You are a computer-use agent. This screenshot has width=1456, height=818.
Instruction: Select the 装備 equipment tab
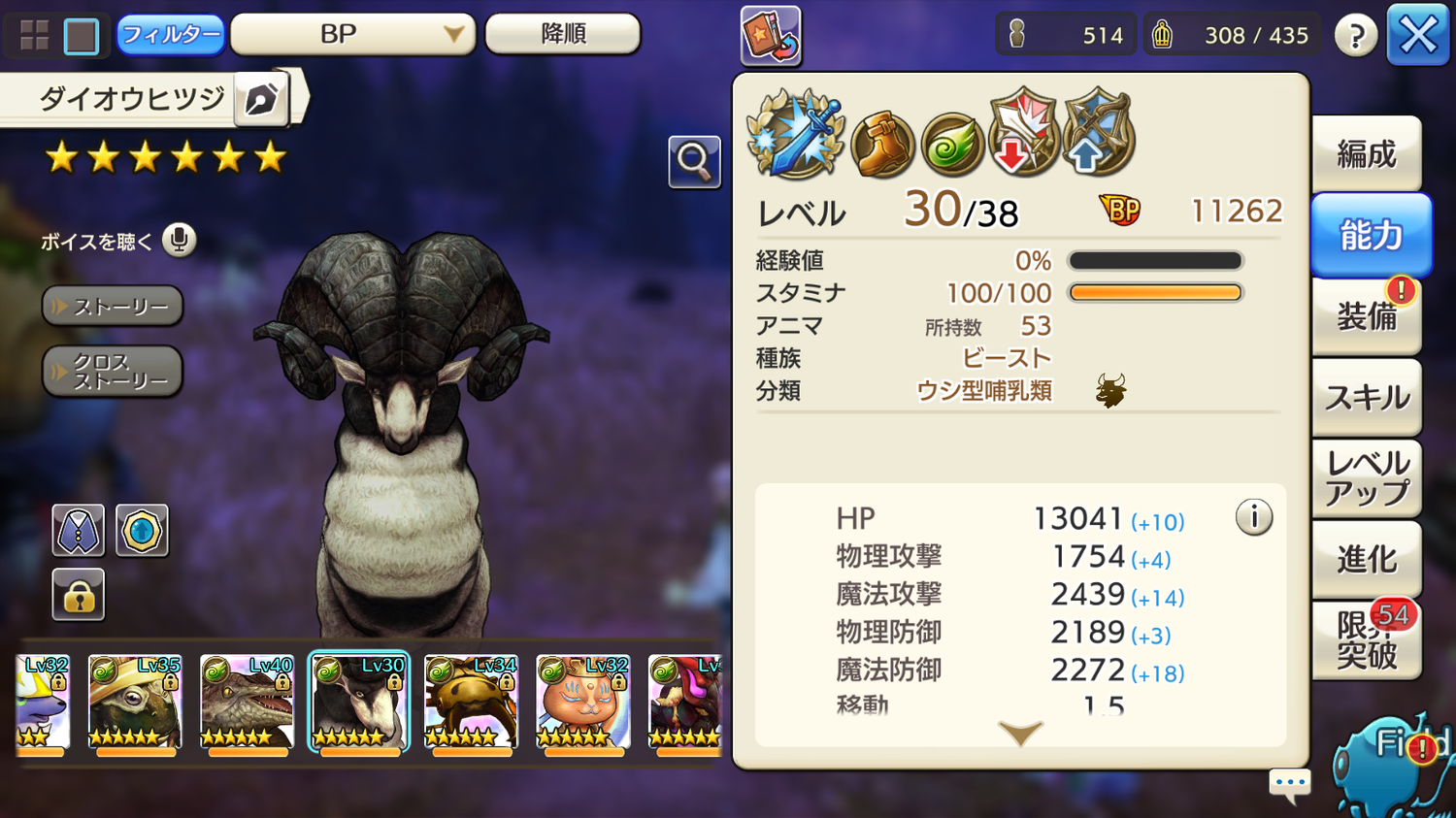[x=1366, y=316]
